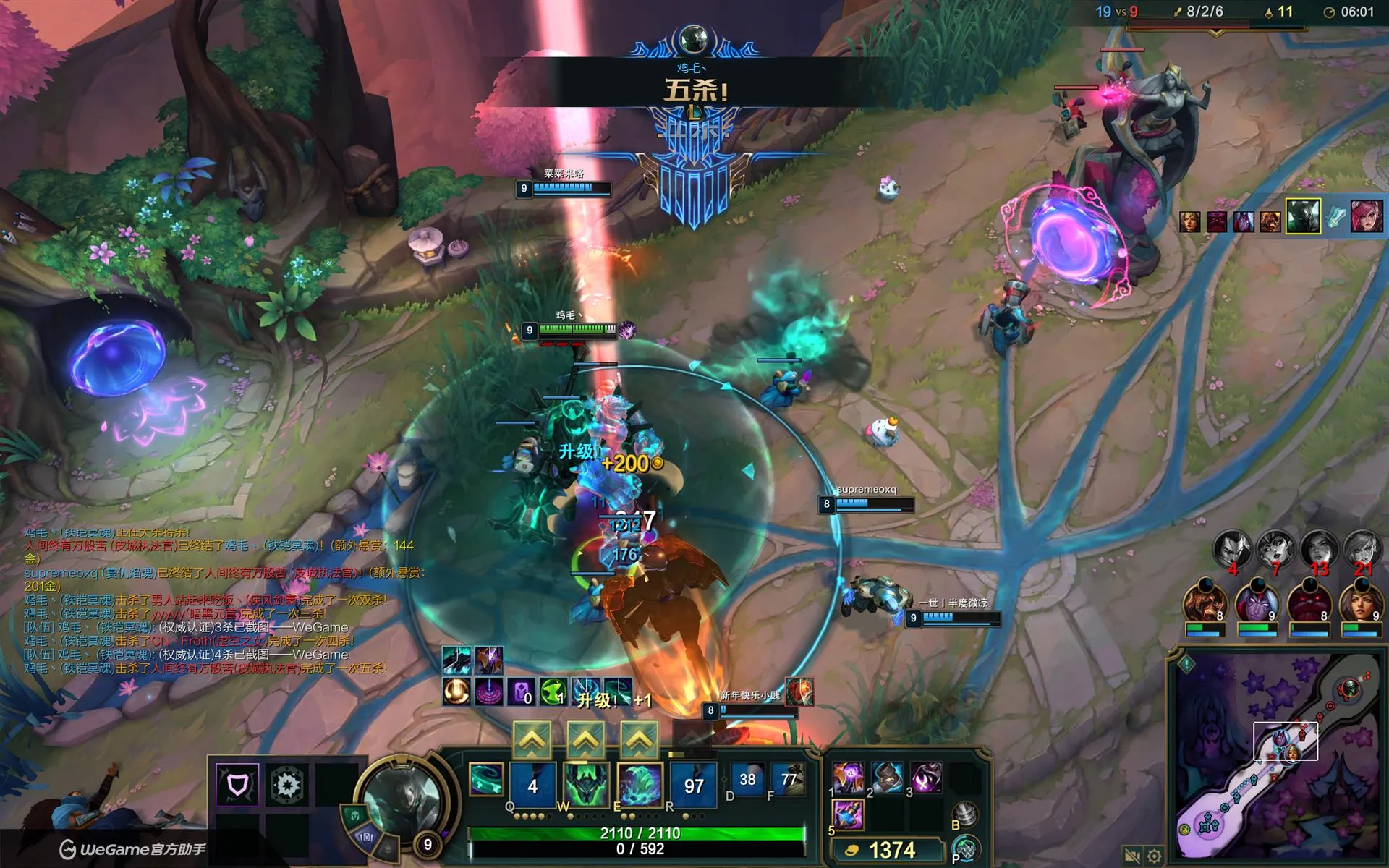
Task: Select the purple-skinned level 9 teammate portrait
Action: (1257, 603)
